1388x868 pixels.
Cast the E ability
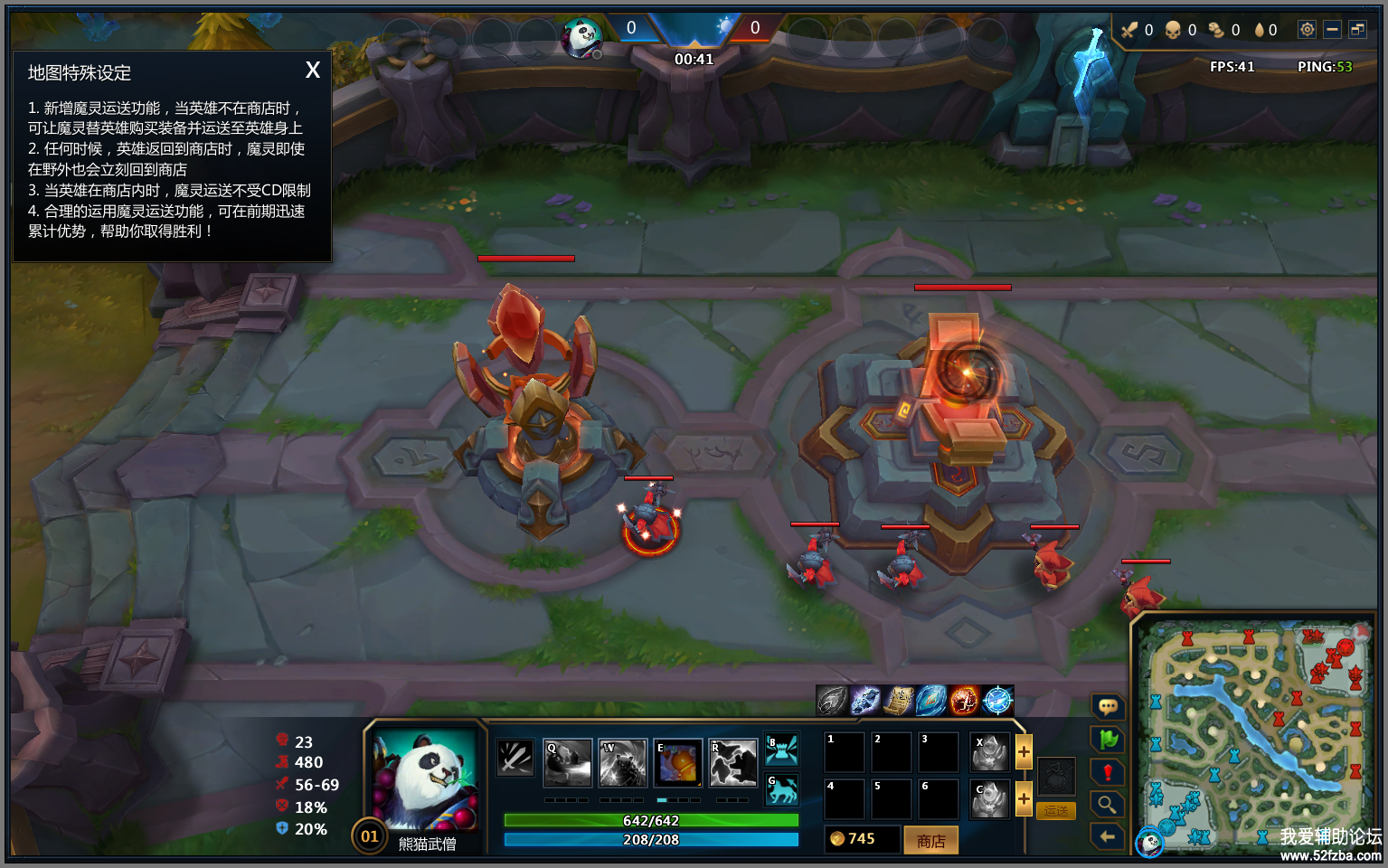pyautogui.click(x=678, y=763)
